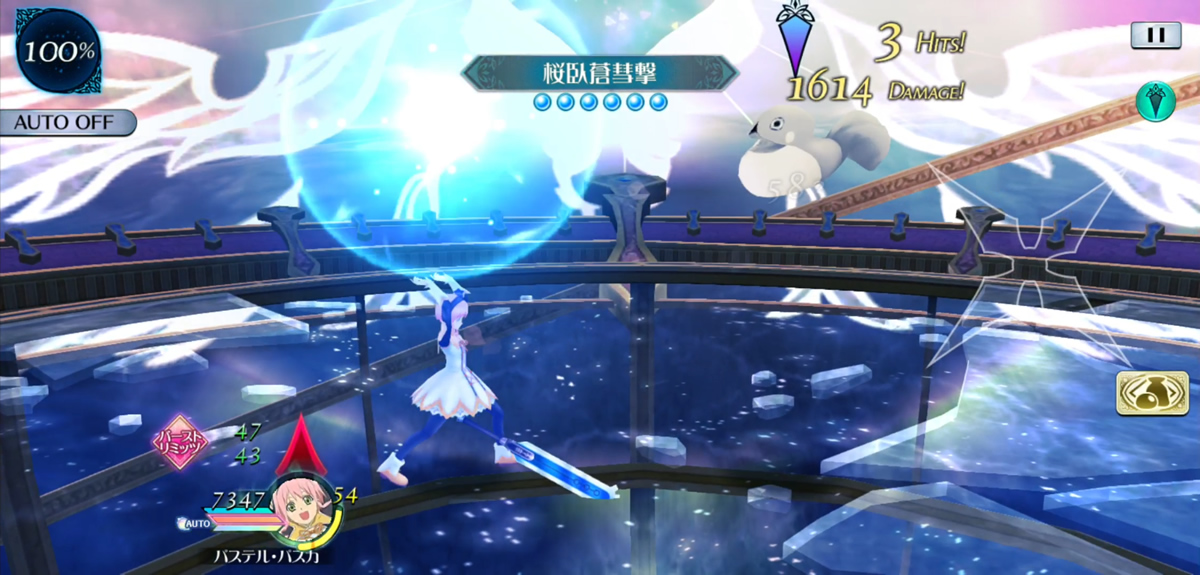Image resolution: width=1200 pixels, height=575 pixels.
Task: Select the pink-haired character portrait
Action: (304, 506)
